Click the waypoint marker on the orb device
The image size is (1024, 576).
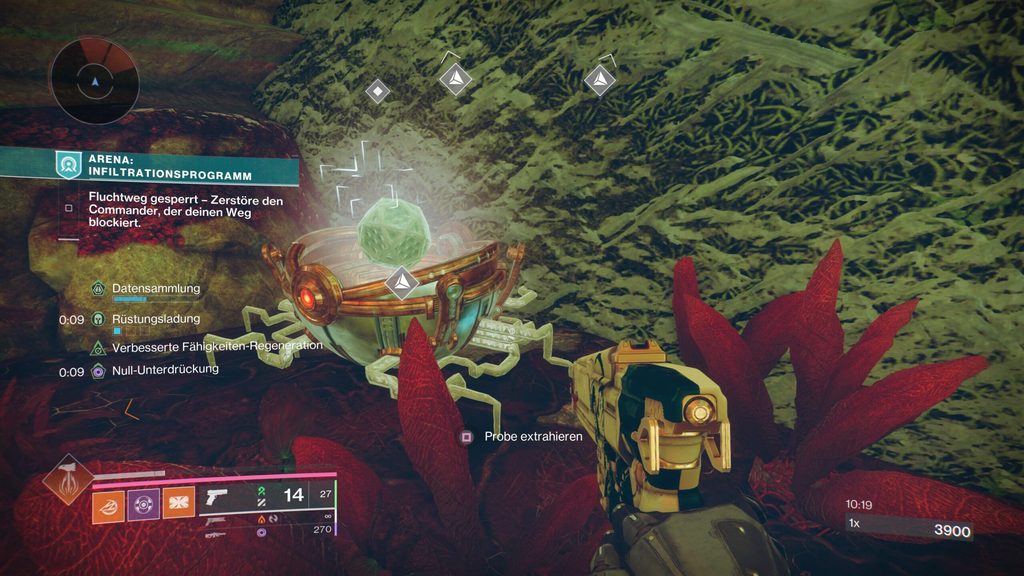coord(401,282)
